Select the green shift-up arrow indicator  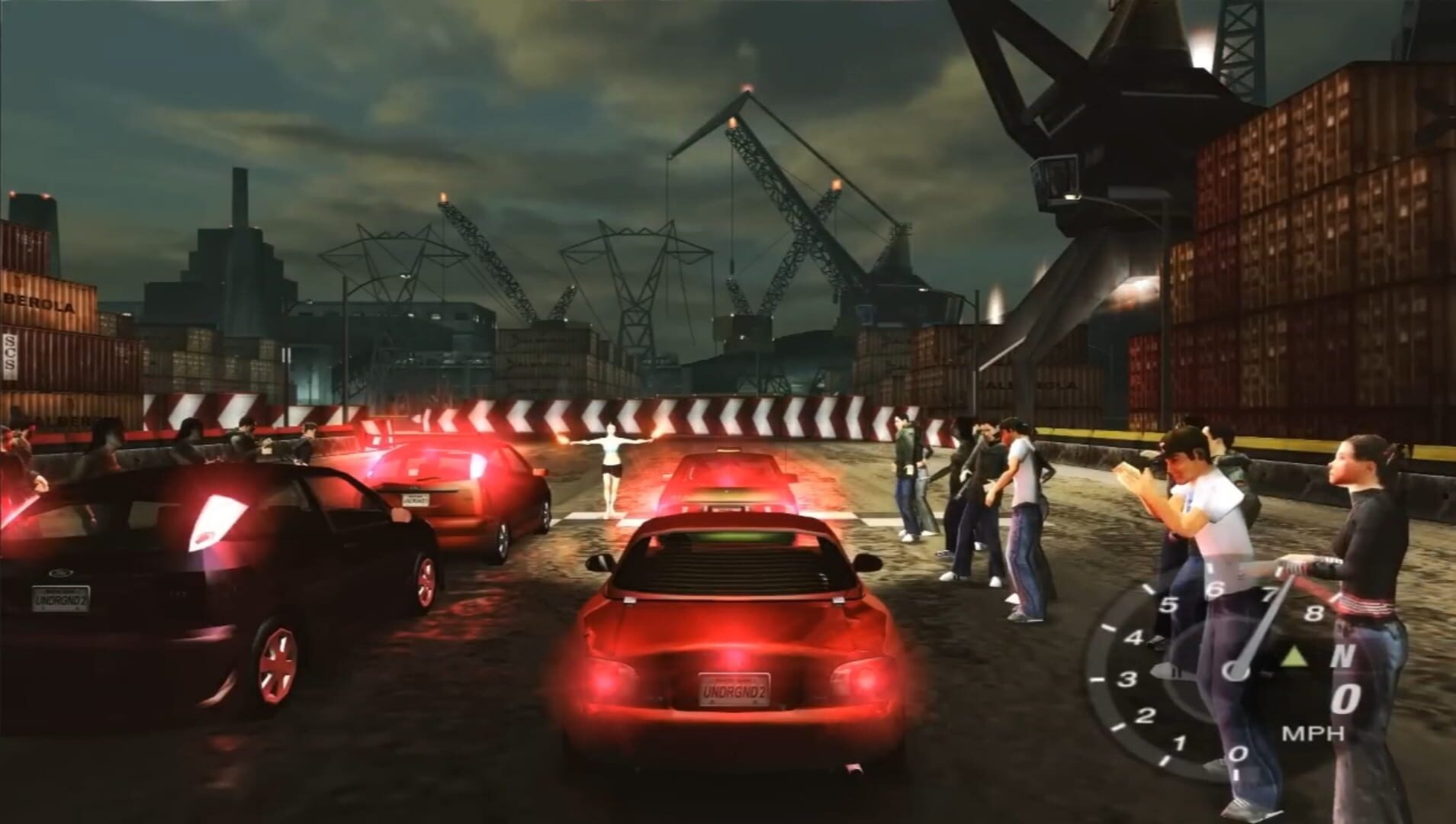coord(1294,656)
